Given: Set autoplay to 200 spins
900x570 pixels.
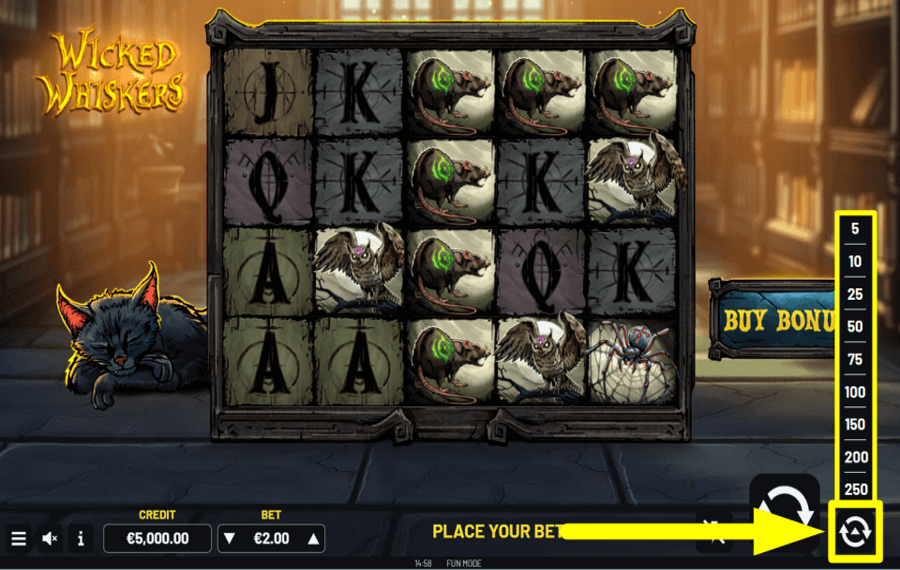Looking at the screenshot, I should click(x=855, y=457).
